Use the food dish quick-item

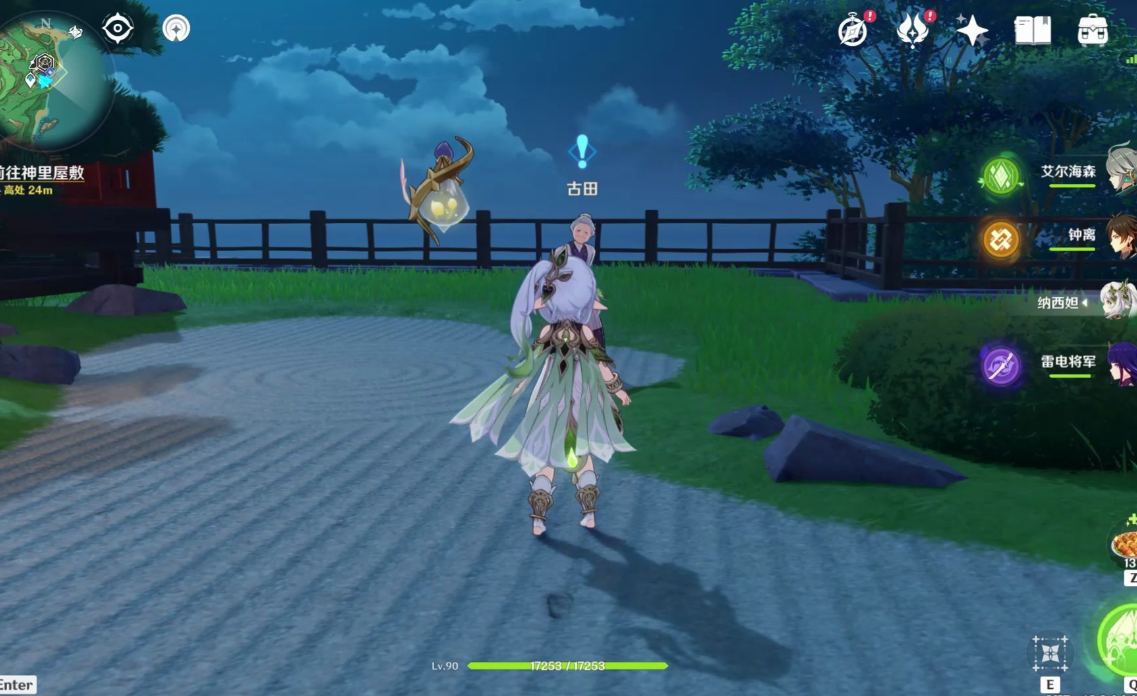coord(1126,546)
